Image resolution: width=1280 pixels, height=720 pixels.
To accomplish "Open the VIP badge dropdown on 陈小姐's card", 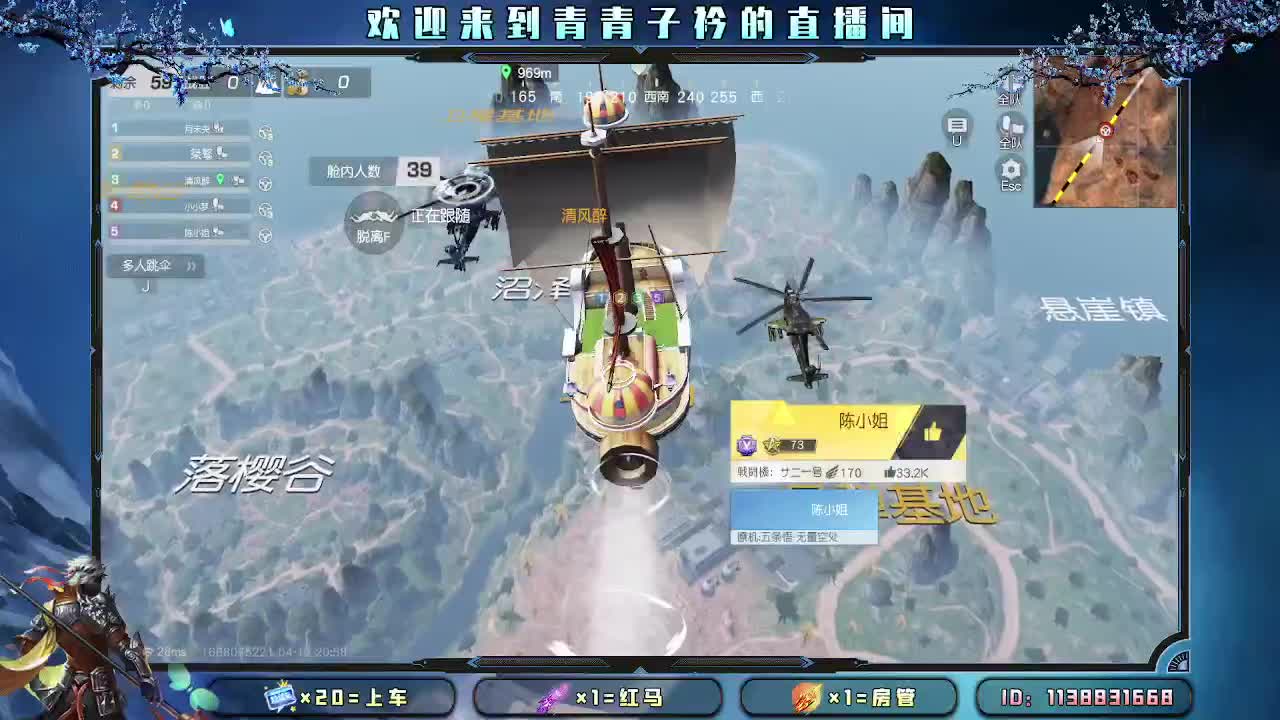I will [747, 445].
